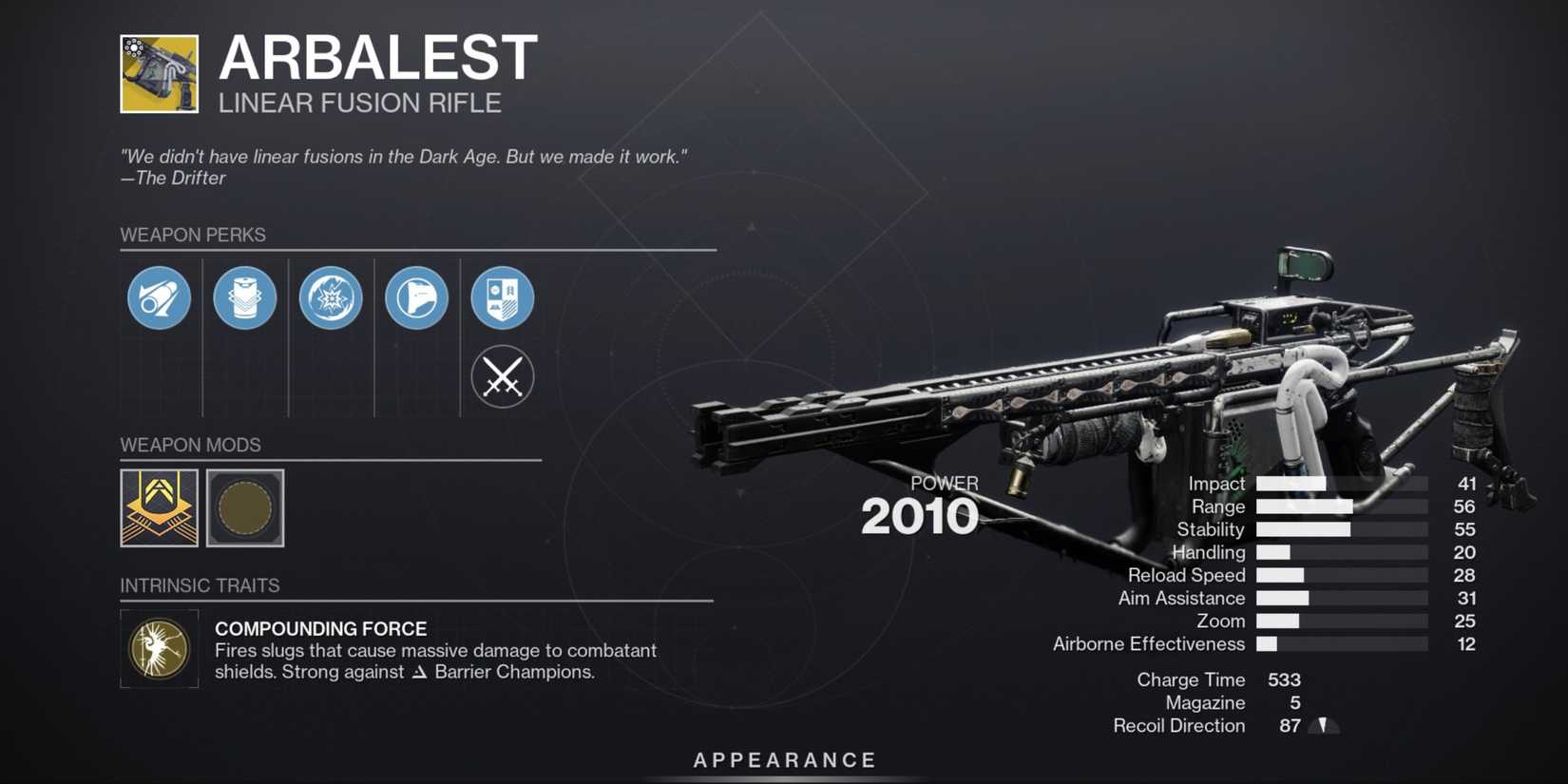This screenshot has width=1568, height=784.
Task: Toggle the recoil direction indicator
Action: [x=1324, y=725]
